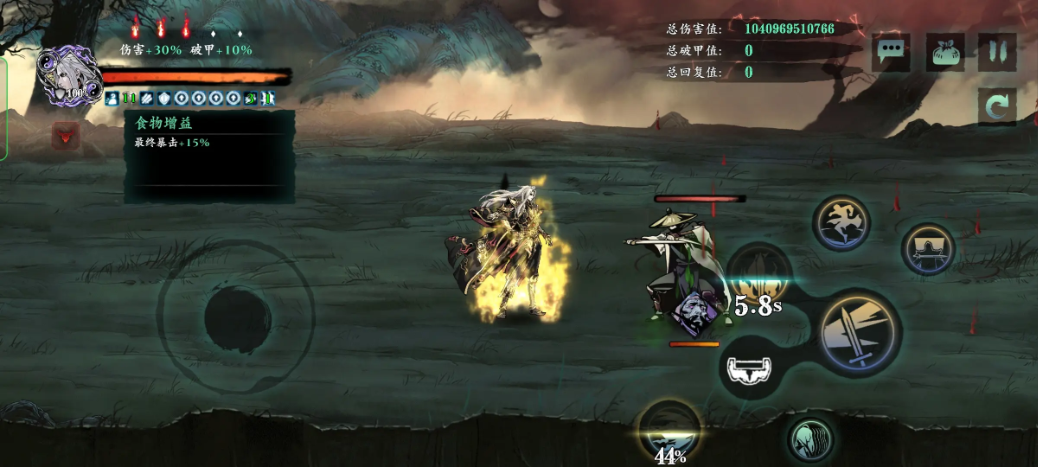Viewport: 1038px width, 467px height.
Task: Activate the green bamboo skill icon
Action: (x=811, y=437)
